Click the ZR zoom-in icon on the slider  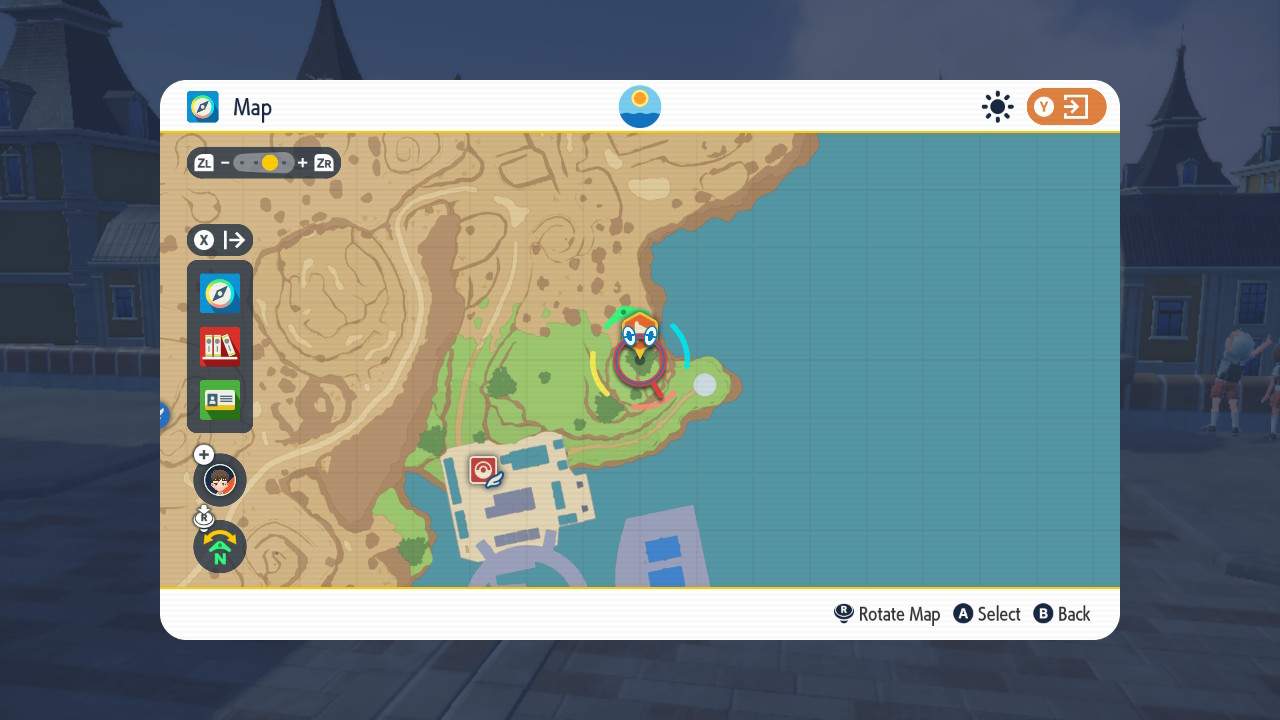(x=322, y=162)
